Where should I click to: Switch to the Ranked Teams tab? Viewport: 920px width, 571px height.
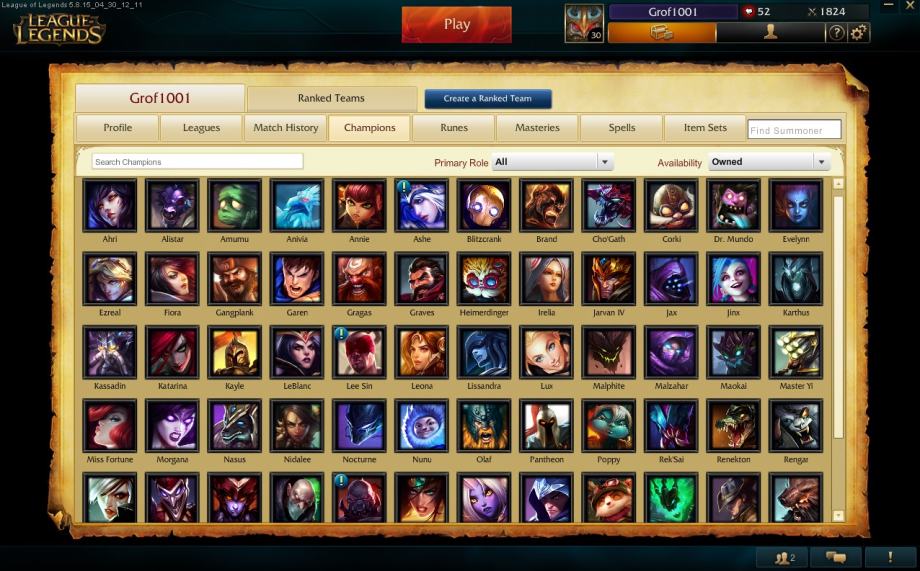click(331, 99)
